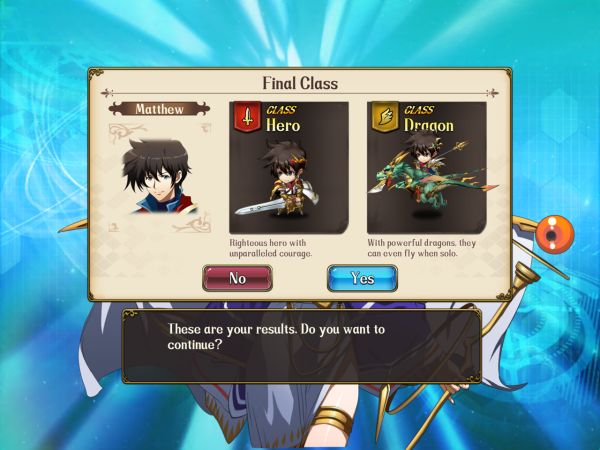Choose the Dragon class card
600x450 pixels.
point(424,165)
